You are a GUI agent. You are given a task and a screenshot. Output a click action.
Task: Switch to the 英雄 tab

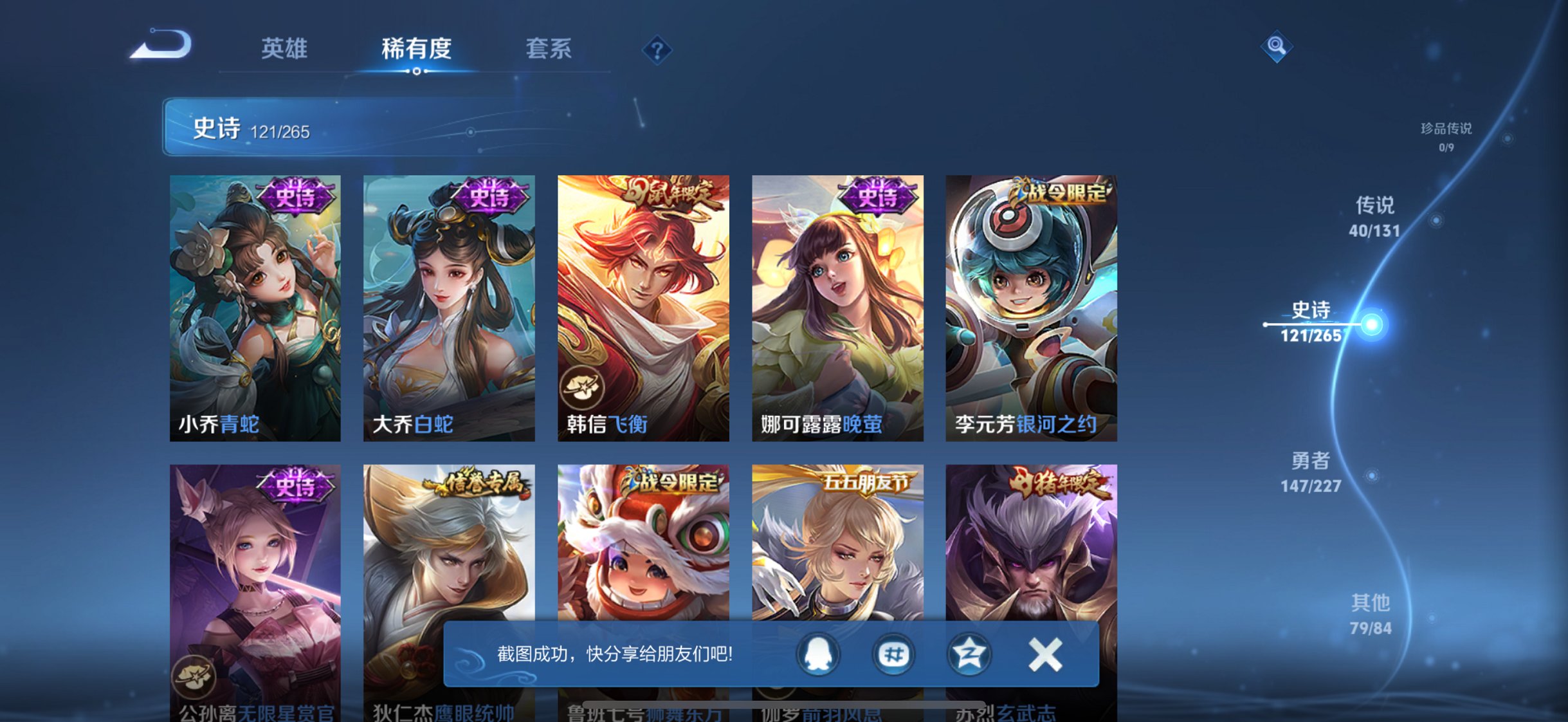[x=285, y=48]
